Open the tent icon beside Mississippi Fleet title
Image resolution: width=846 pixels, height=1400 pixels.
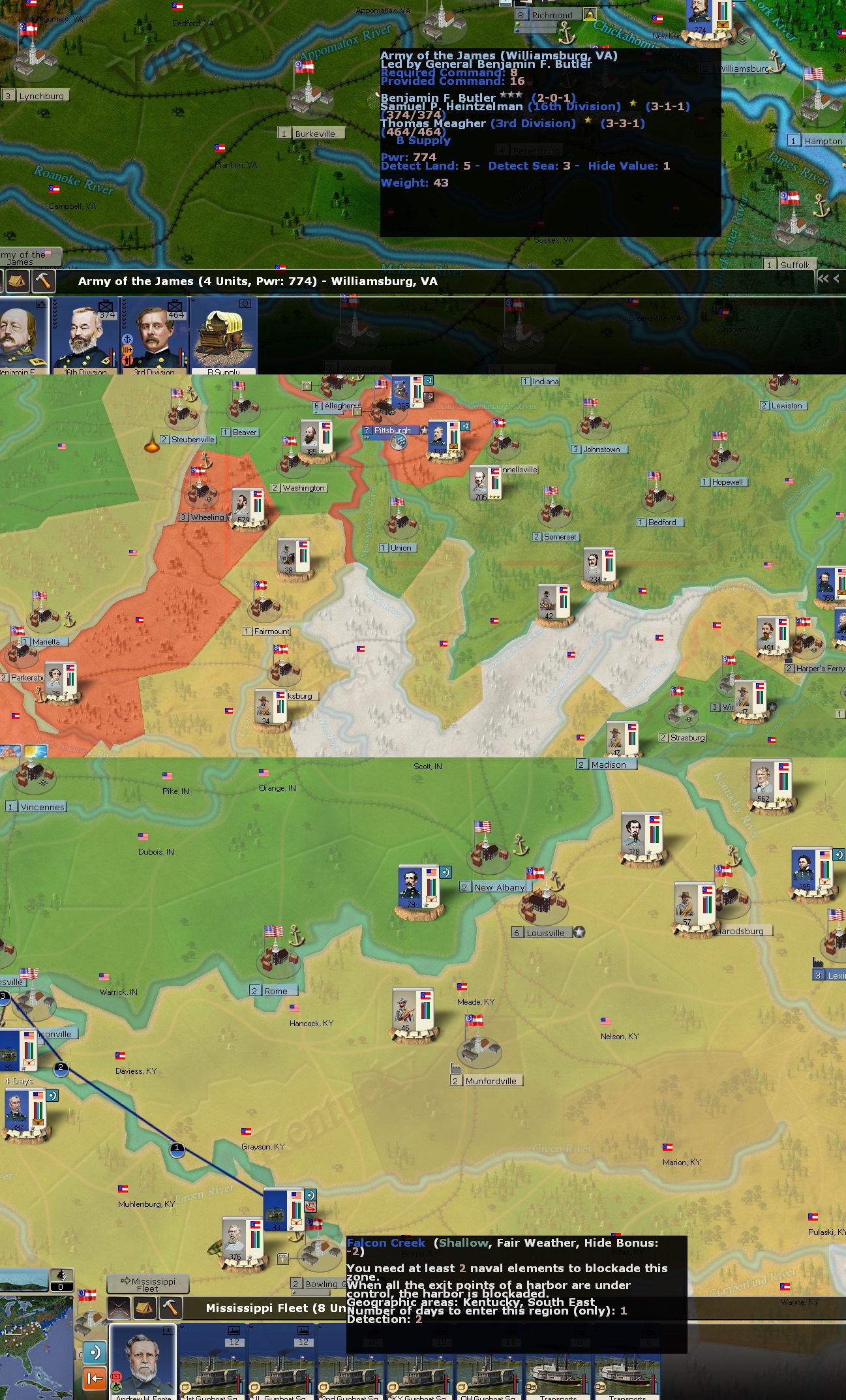click(x=145, y=1307)
